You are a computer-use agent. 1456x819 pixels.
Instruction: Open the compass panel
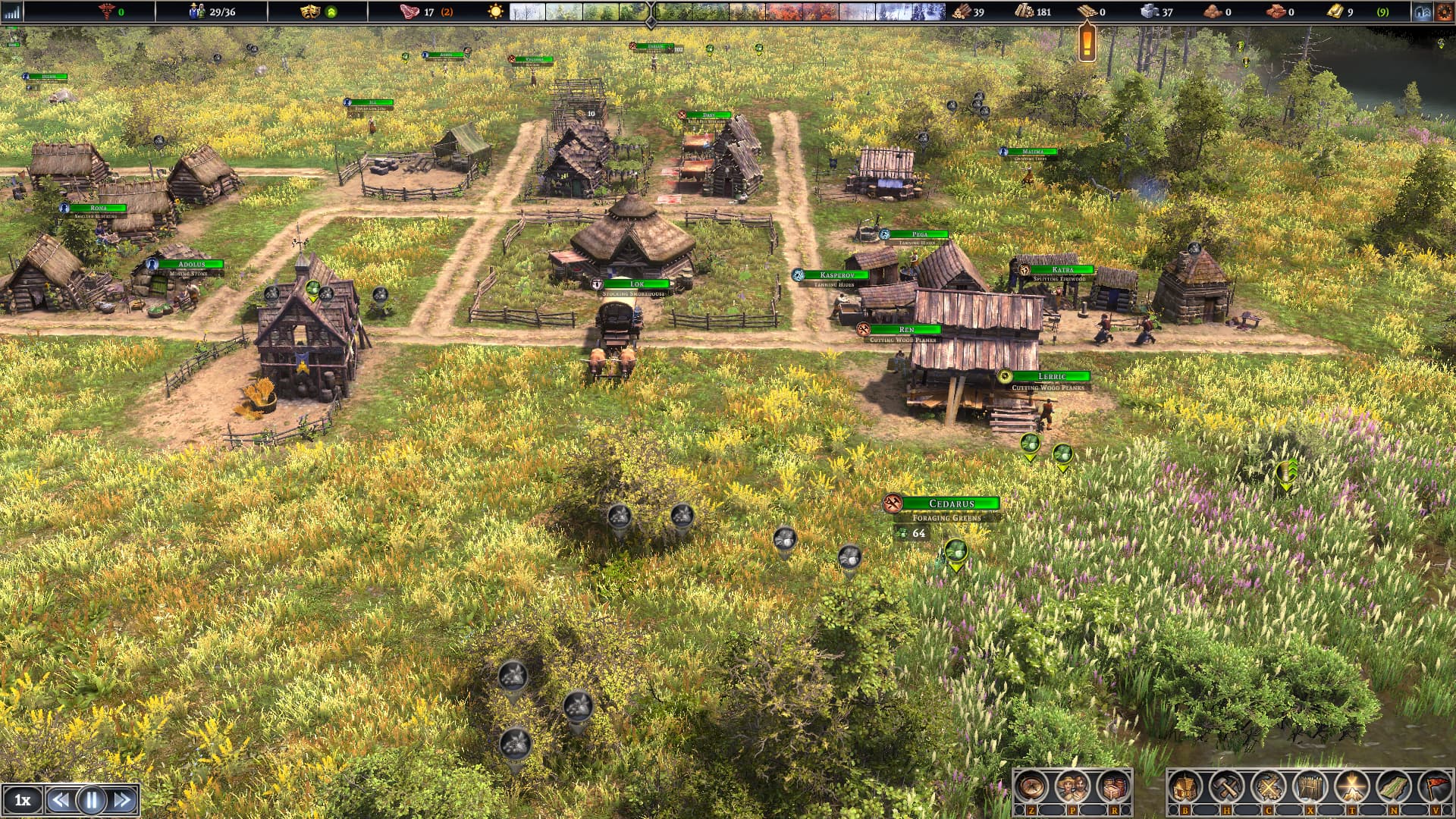click(x=1031, y=788)
